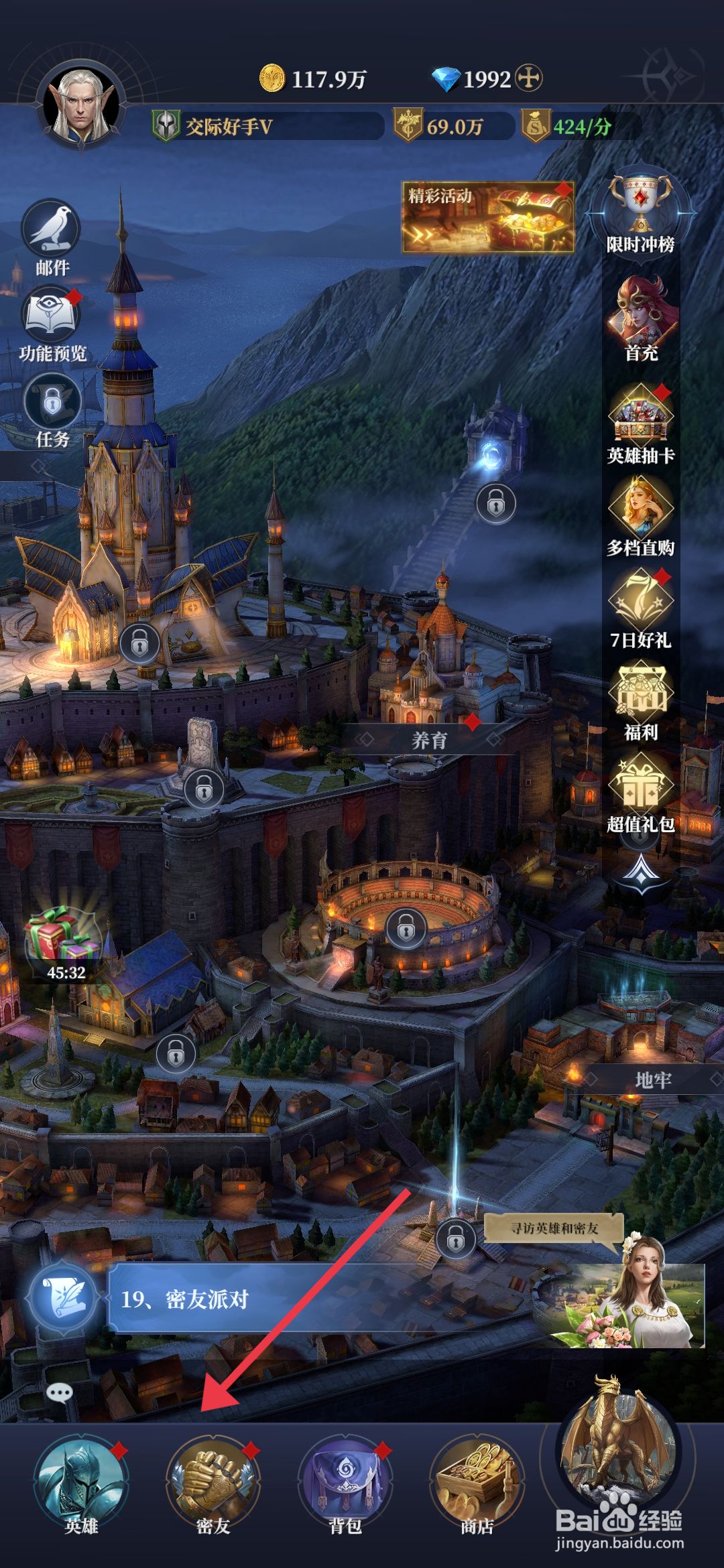Viewport: 724px width, 1568px height.
Task: Open the 福利 welfare rewards
Action: click(641, 698)
